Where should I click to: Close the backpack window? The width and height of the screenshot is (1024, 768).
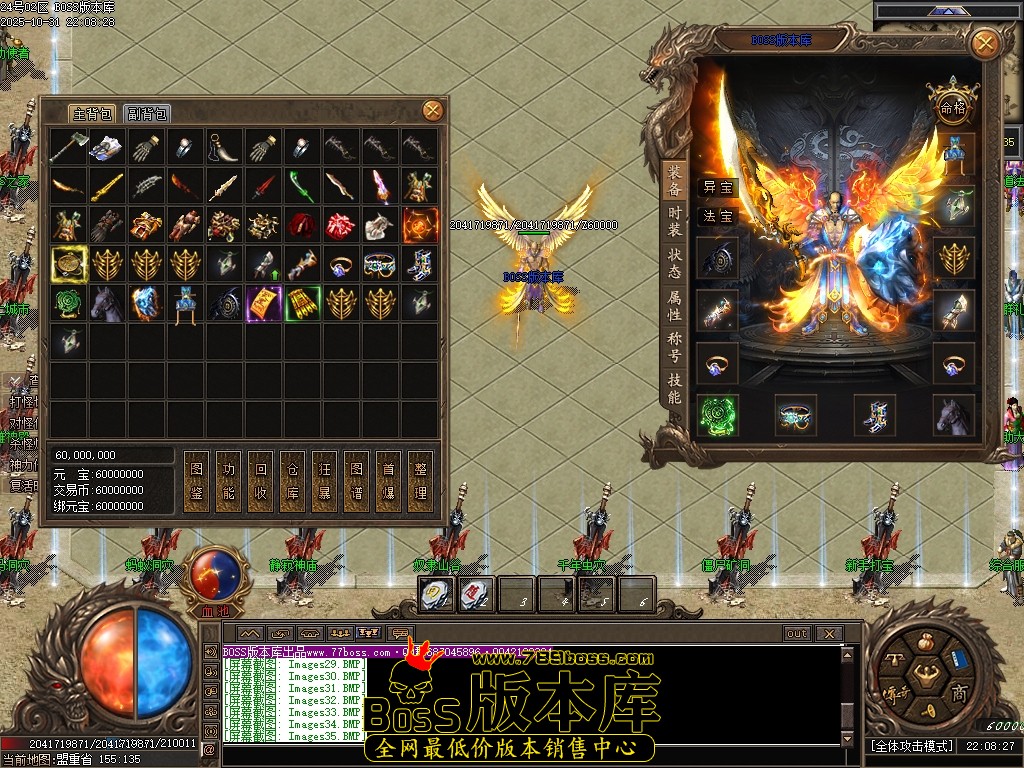tap(432, 110)
